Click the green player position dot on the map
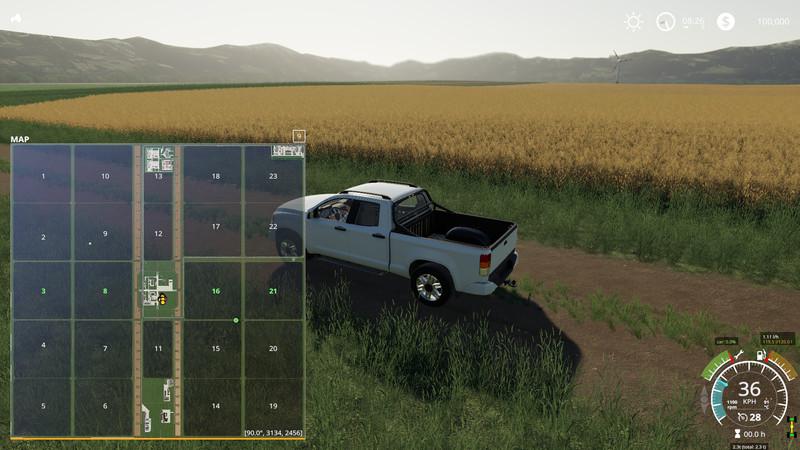 click(x=236, y=320)
